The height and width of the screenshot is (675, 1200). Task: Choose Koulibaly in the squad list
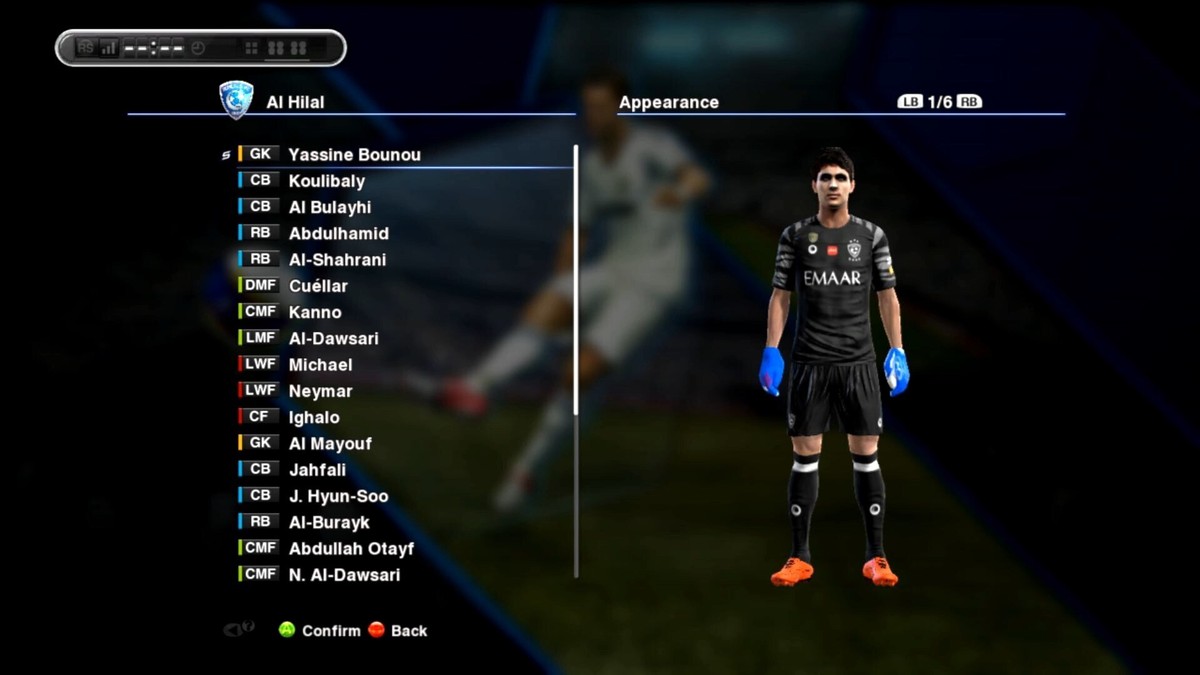[326, 181]
